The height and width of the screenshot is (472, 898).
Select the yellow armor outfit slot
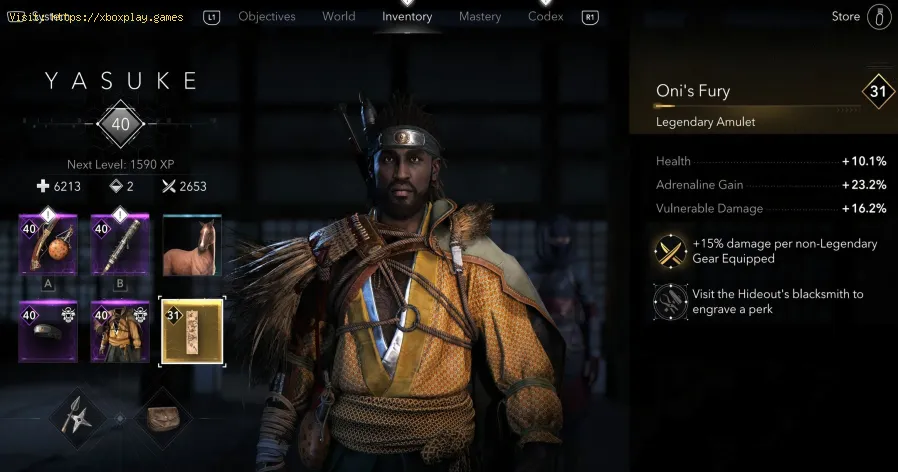[120, 331]
